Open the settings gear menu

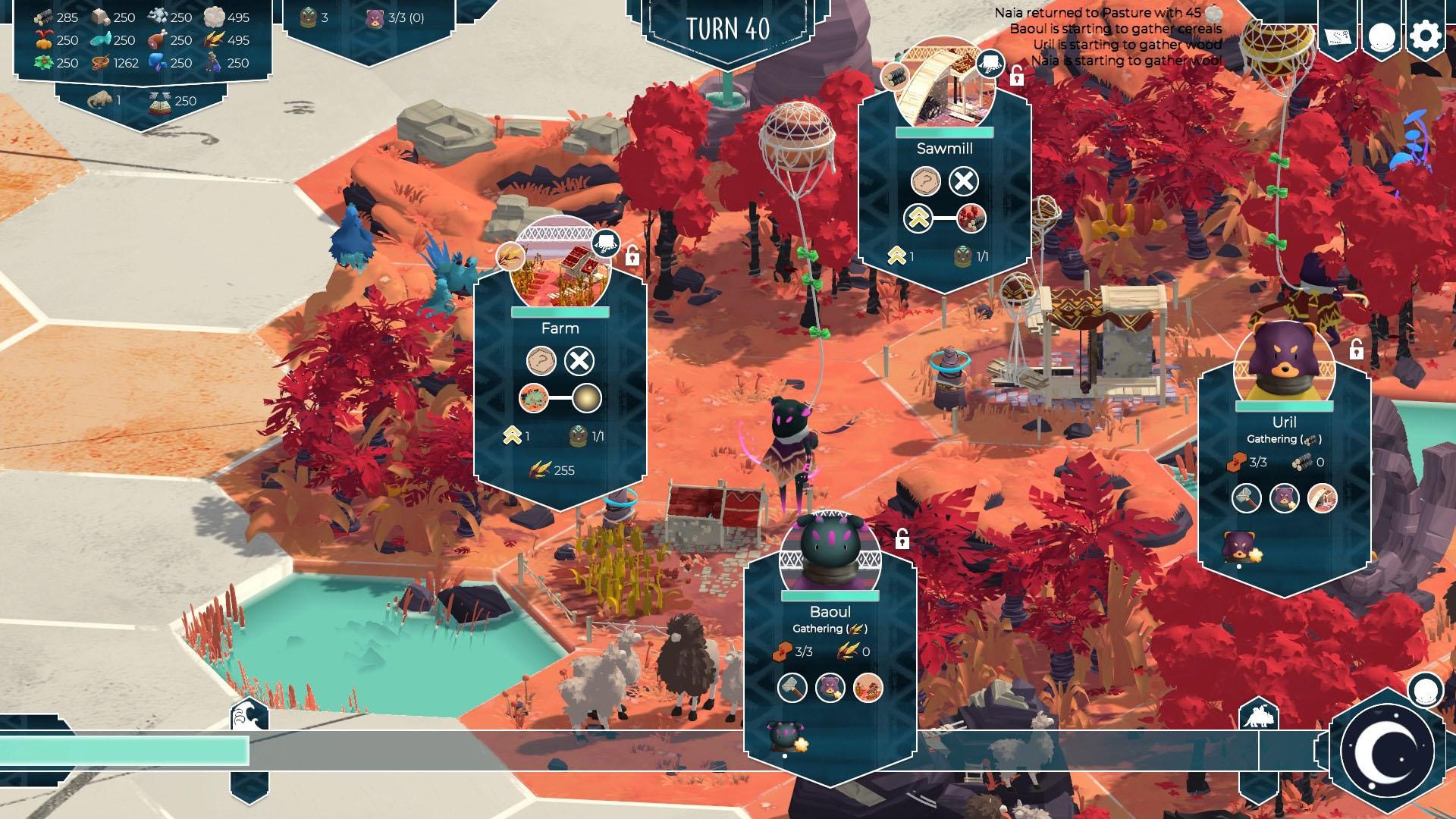1426,36
